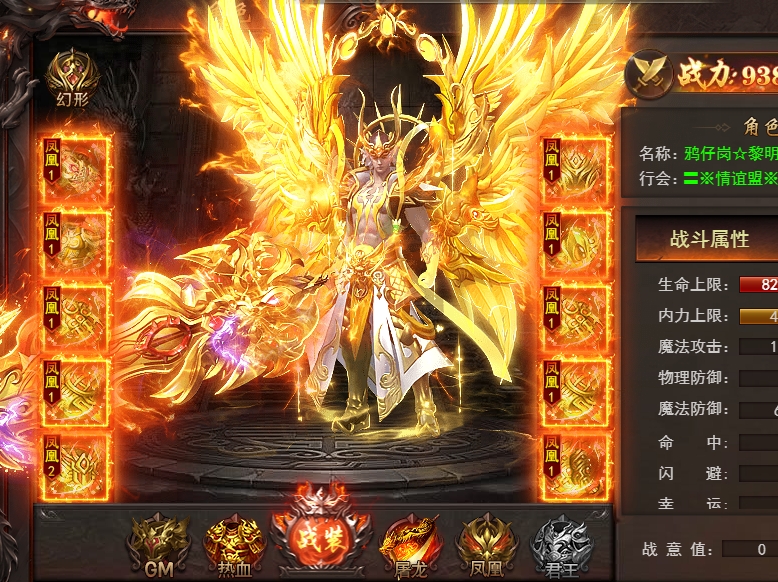Select the equipment slot marked 凤凰 2

tap(76, 467)
